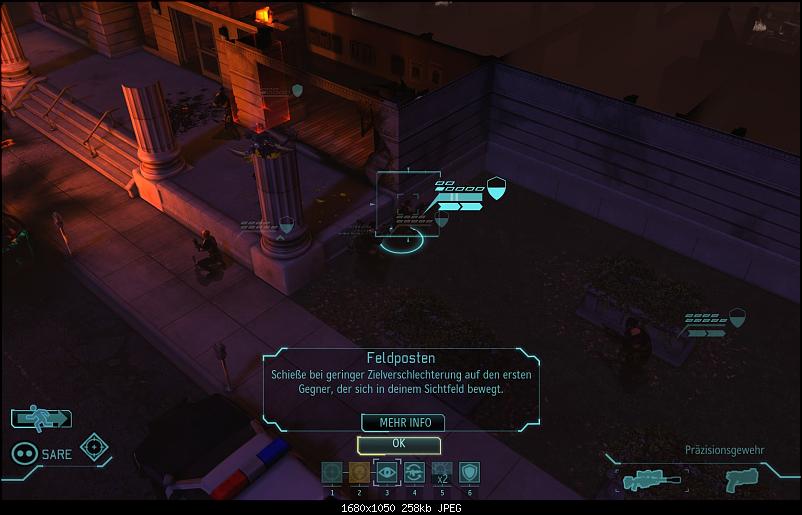Screen dimensions: 802x515
Task: Use the x2 ability in slot 5
Action: (x=441, y=472)
